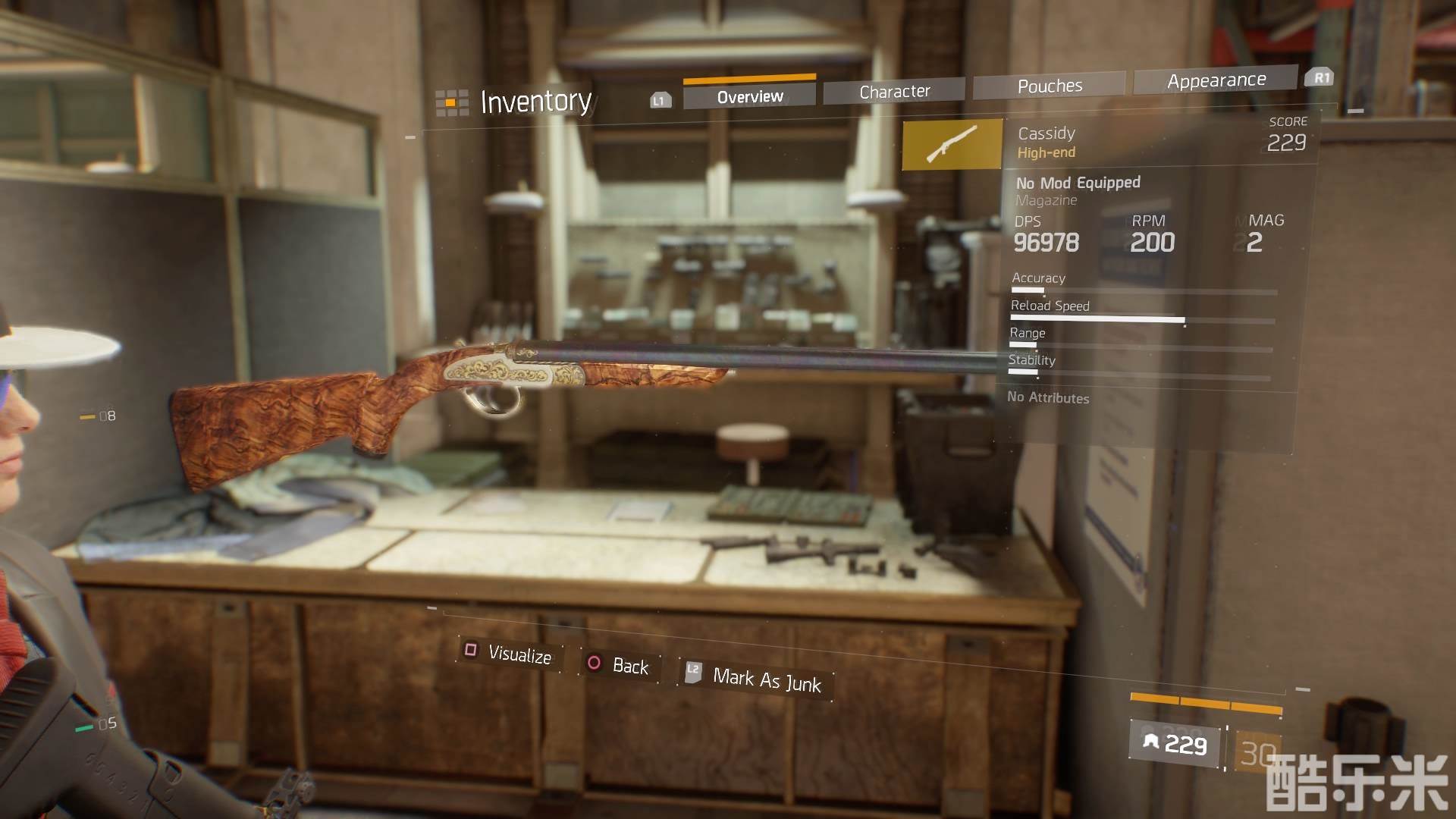Click the Inventory grid icon
Screen dimensions: 1456x819
451,102
